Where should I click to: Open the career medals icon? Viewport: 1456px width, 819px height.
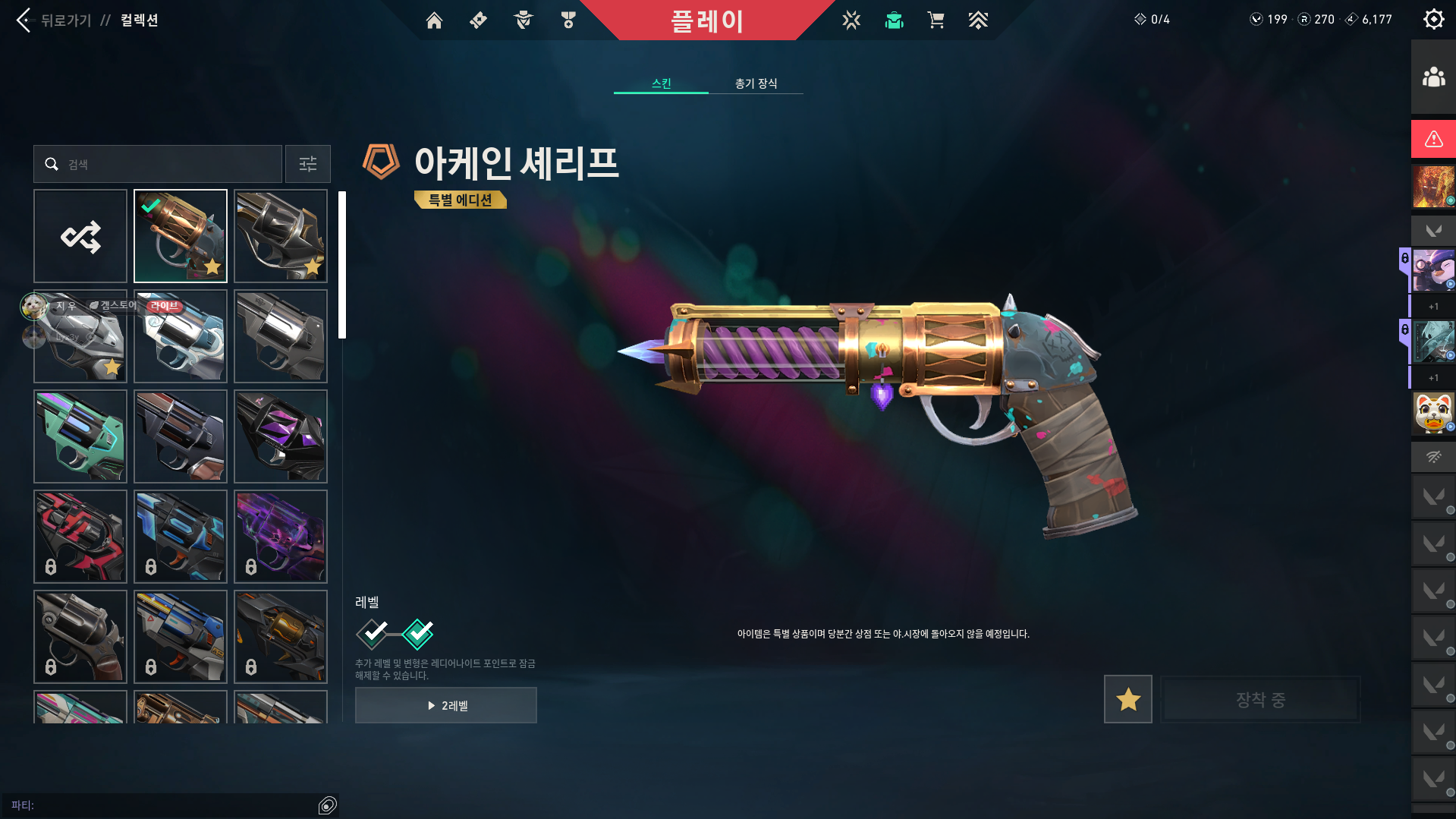(567, 20)
